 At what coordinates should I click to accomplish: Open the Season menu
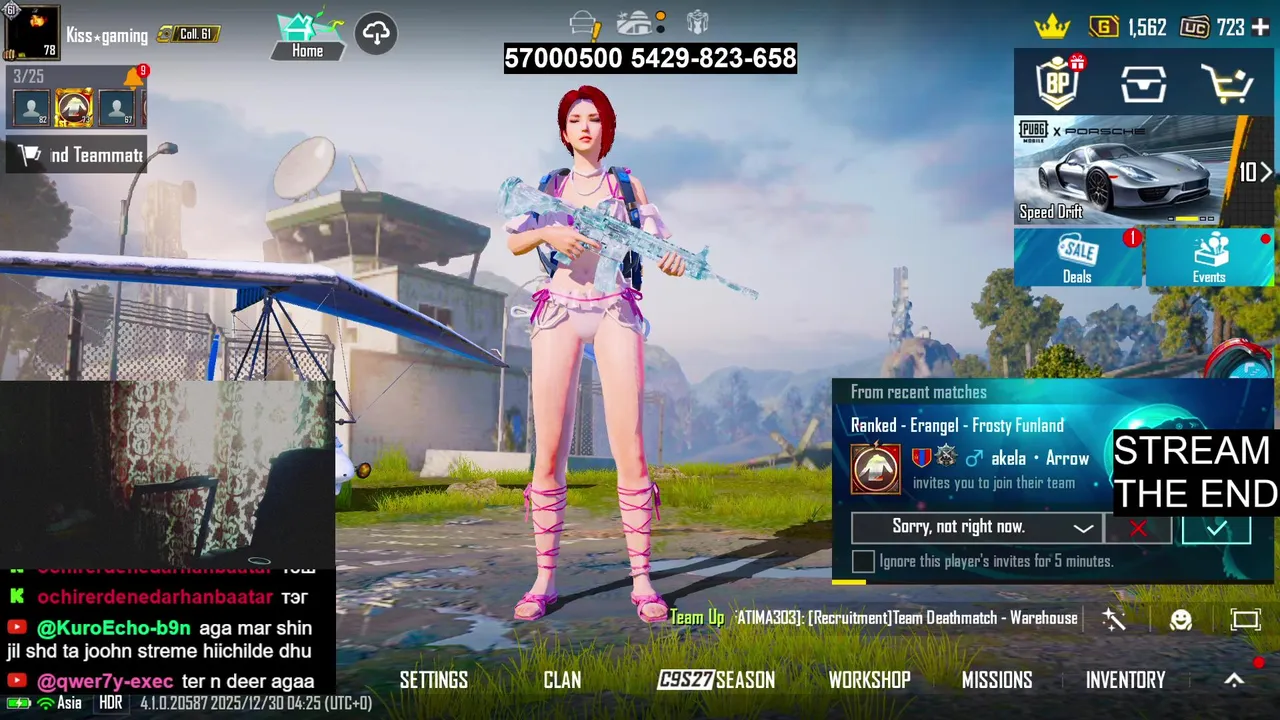click(x=716, y=680)
